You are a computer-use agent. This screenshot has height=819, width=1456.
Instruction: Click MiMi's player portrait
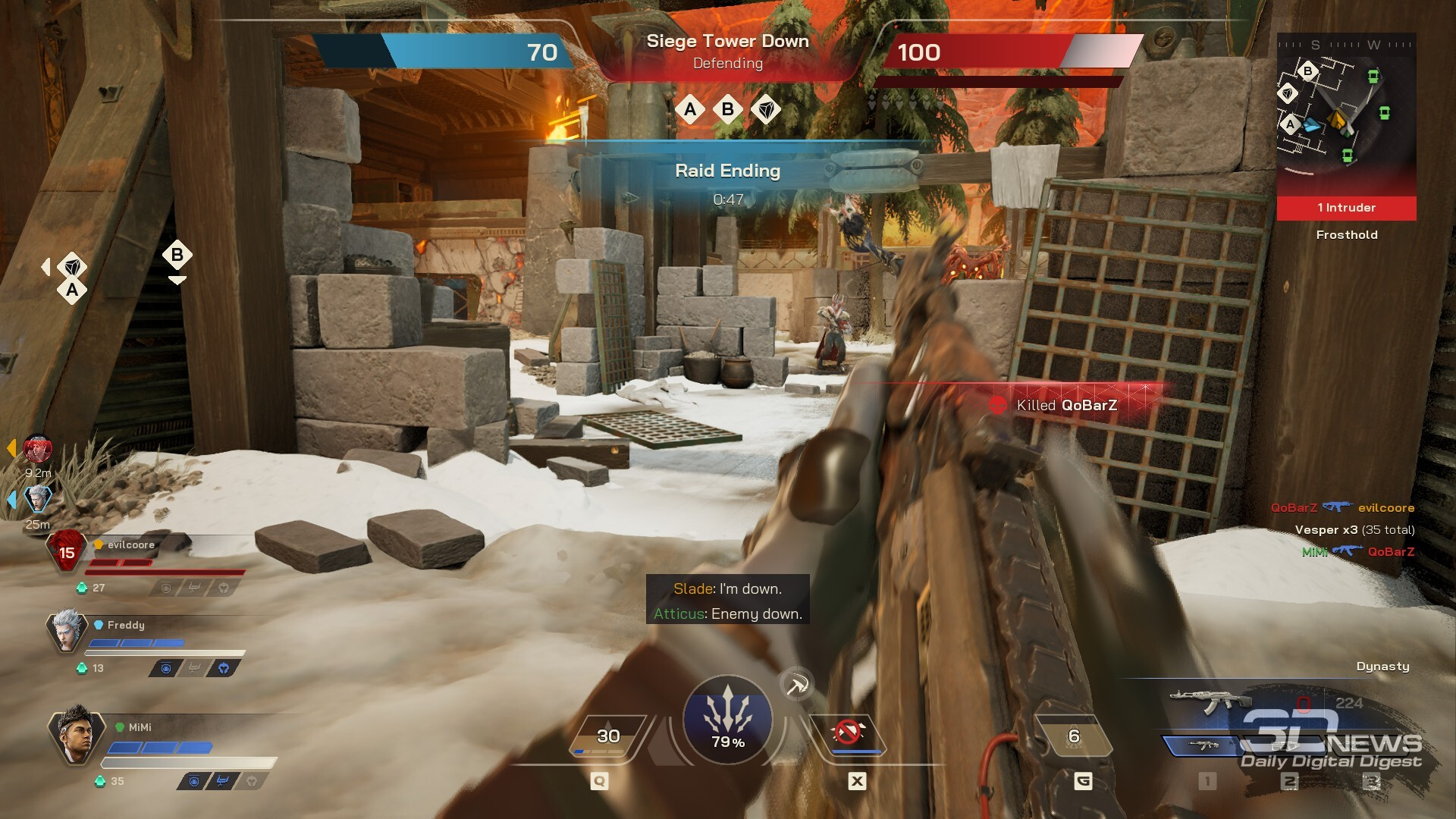76,733
